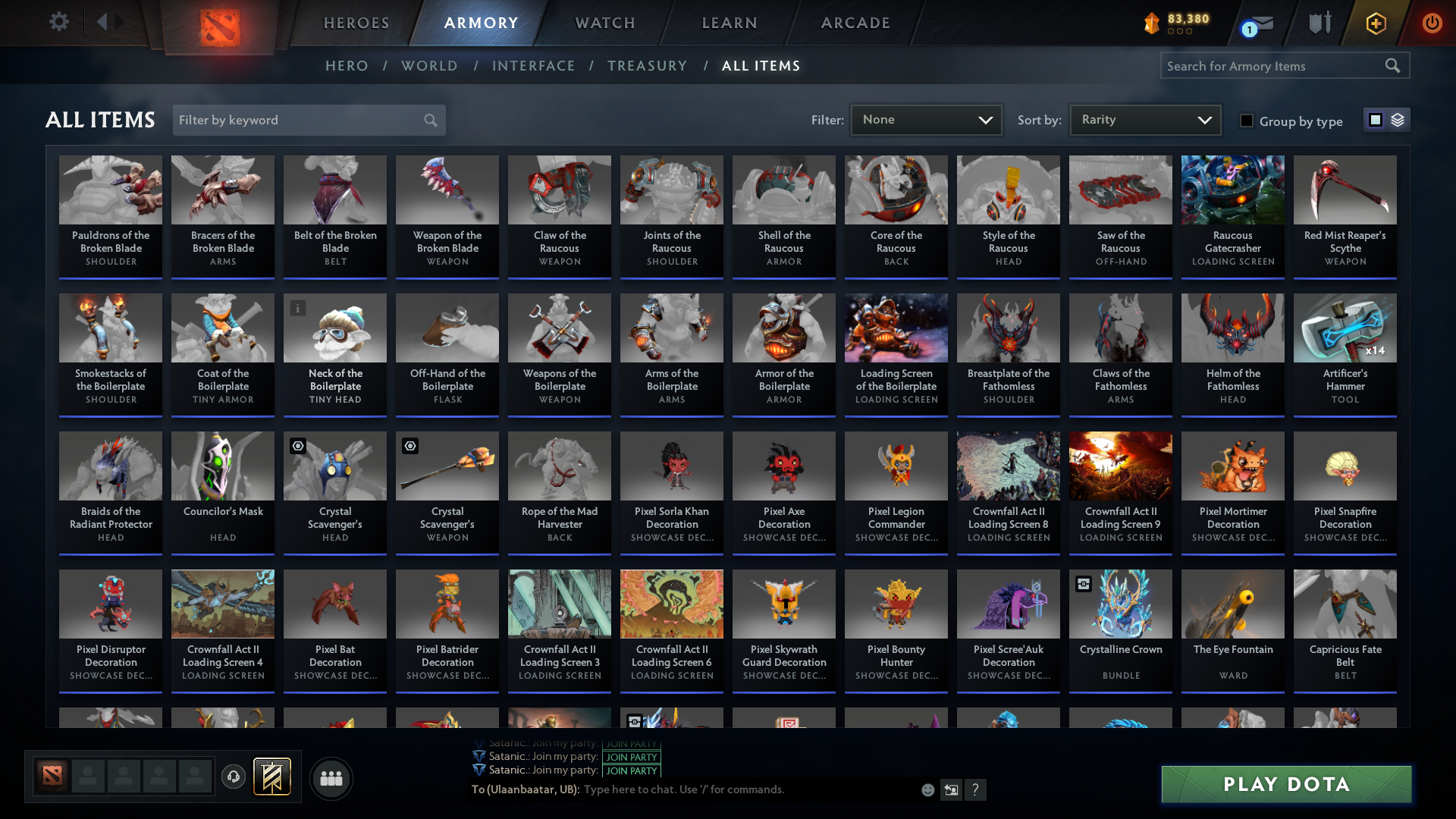Select the Artificer's Hammer item

click(x=1345, y=353)
